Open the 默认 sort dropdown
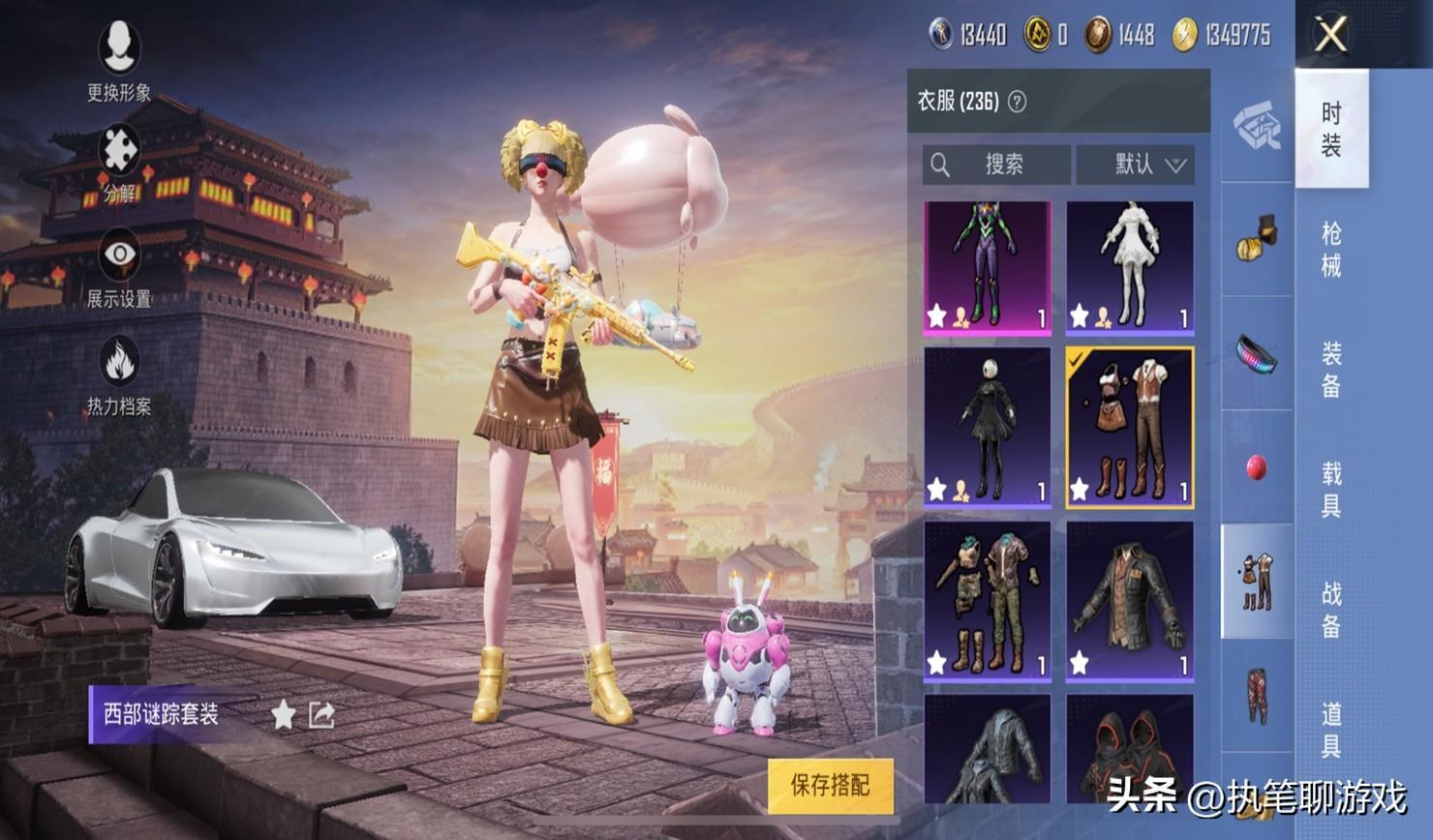This screenshot has width=1433, height=840. 1136,165
